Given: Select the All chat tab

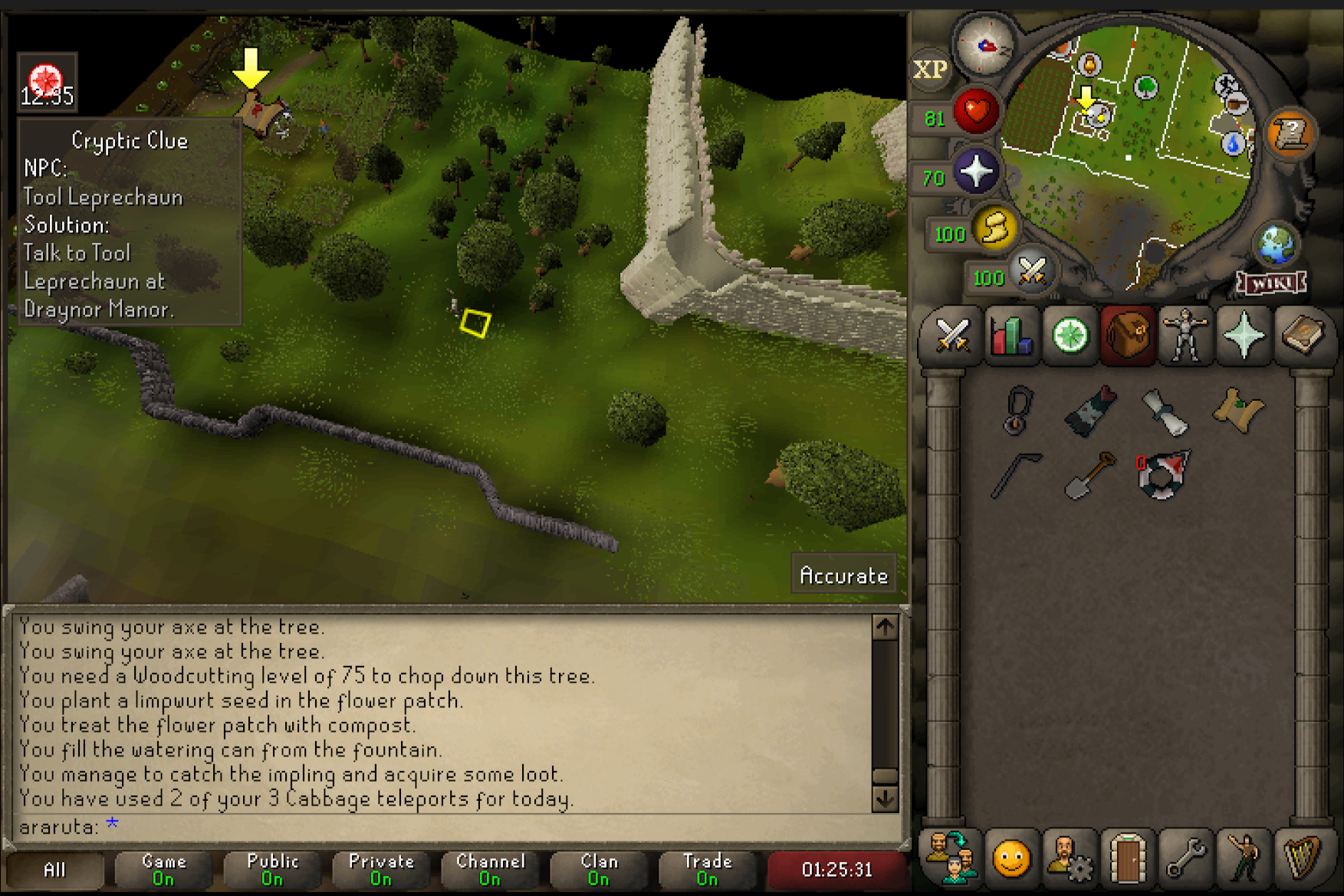Looking at the screenshot, I should click(55, 870).
